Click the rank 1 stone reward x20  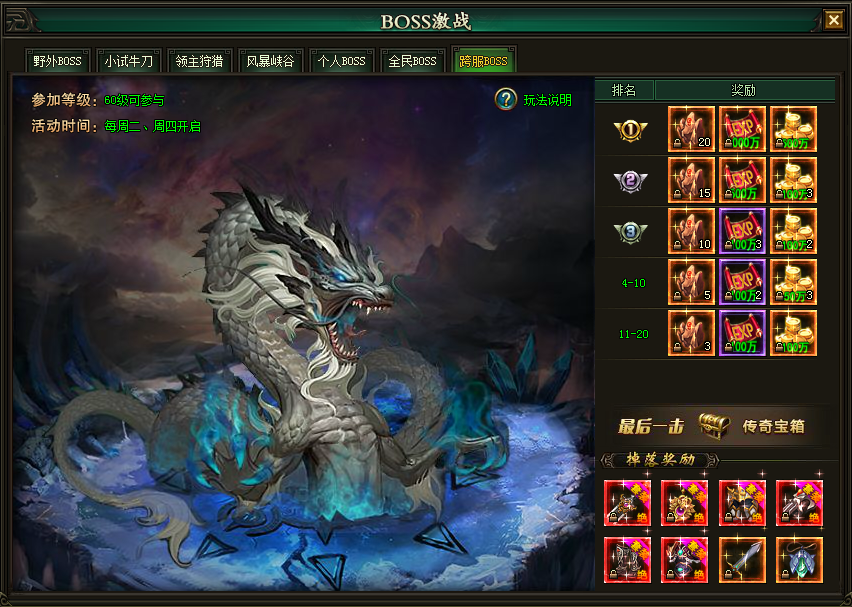point(691,129)
